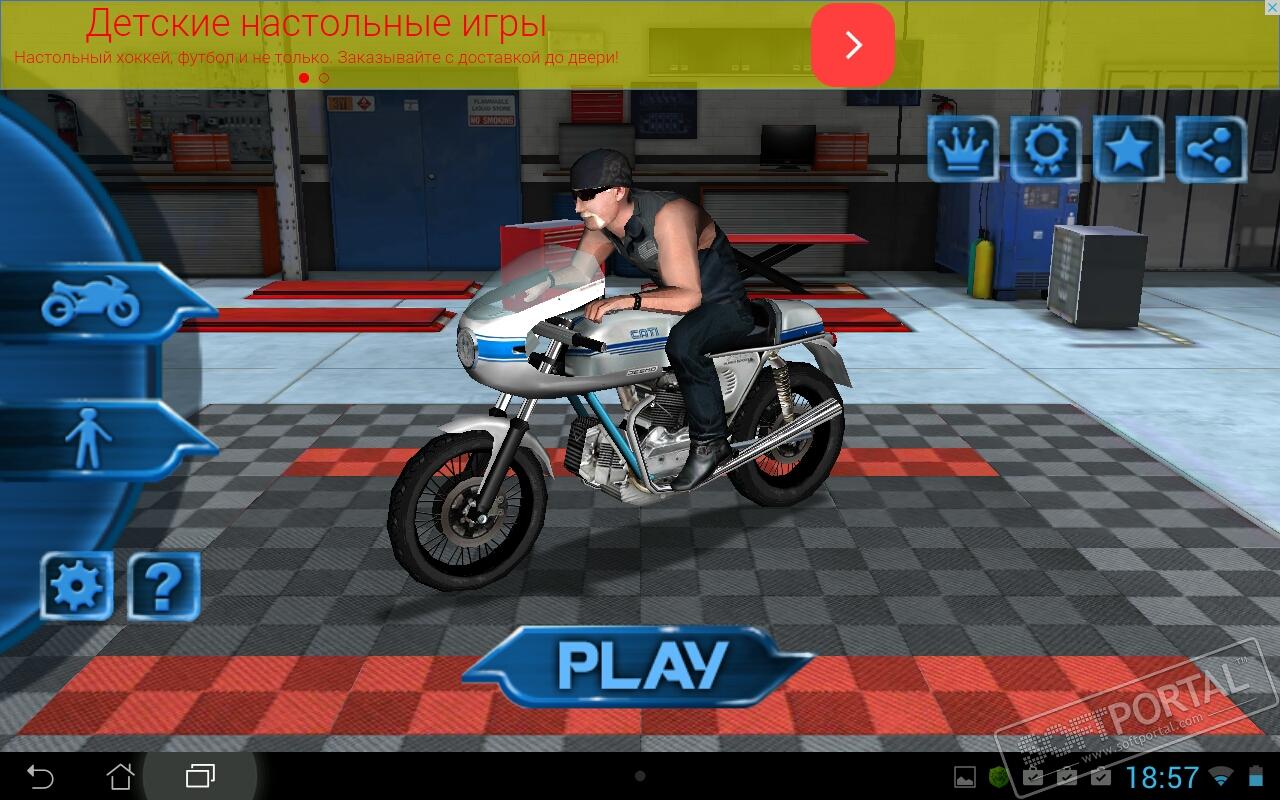Tap the Android home button

120,776
